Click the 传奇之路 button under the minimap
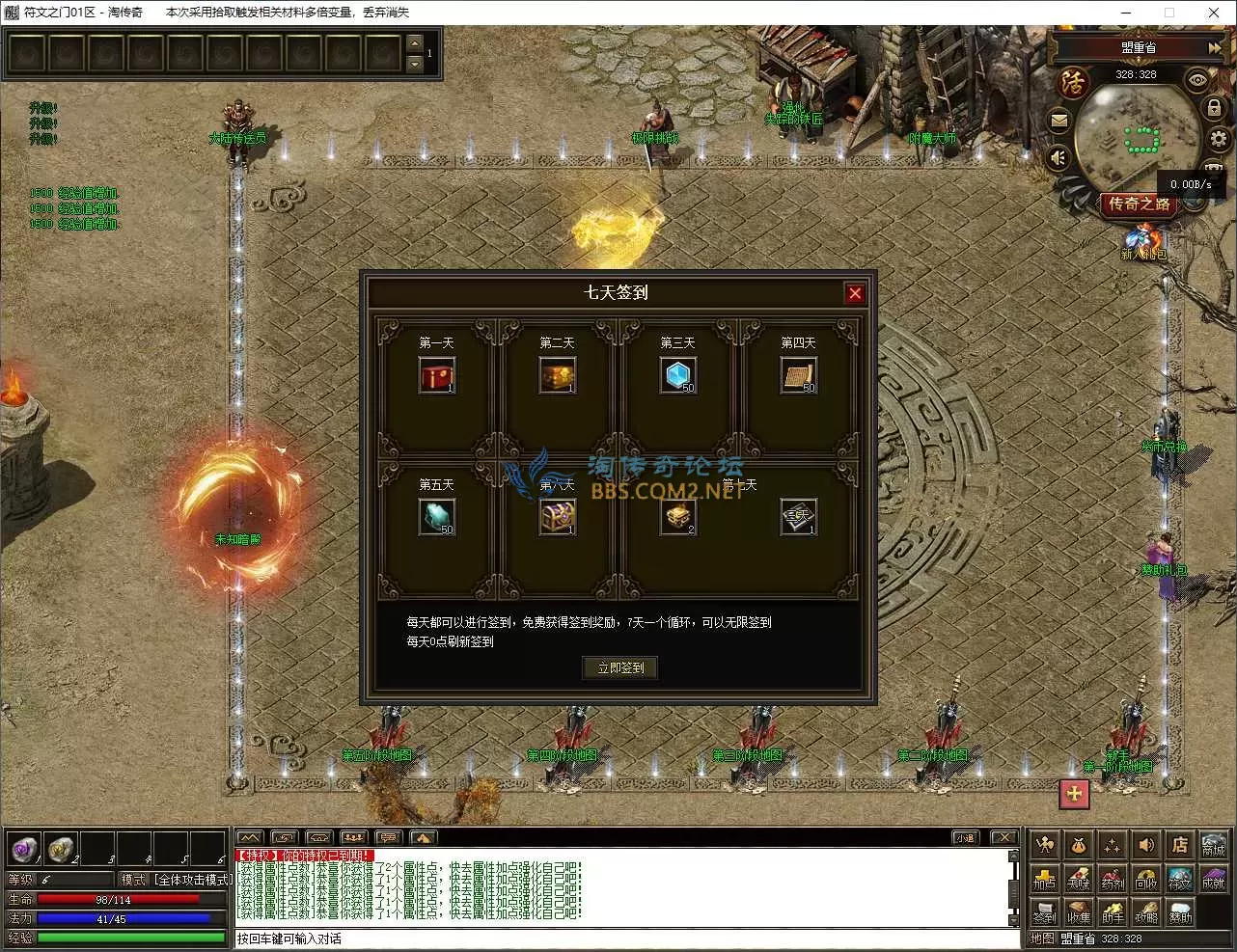This screenshot has height=952, width=1237. tap(1139, 204)
